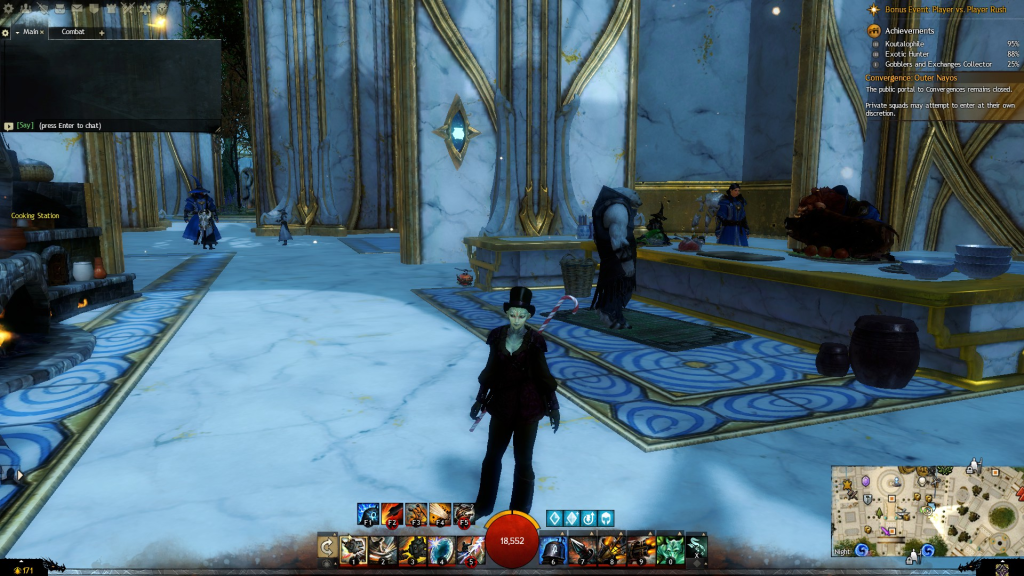
Task: Switch to the Combat chat tab
Action: (73, 32)
